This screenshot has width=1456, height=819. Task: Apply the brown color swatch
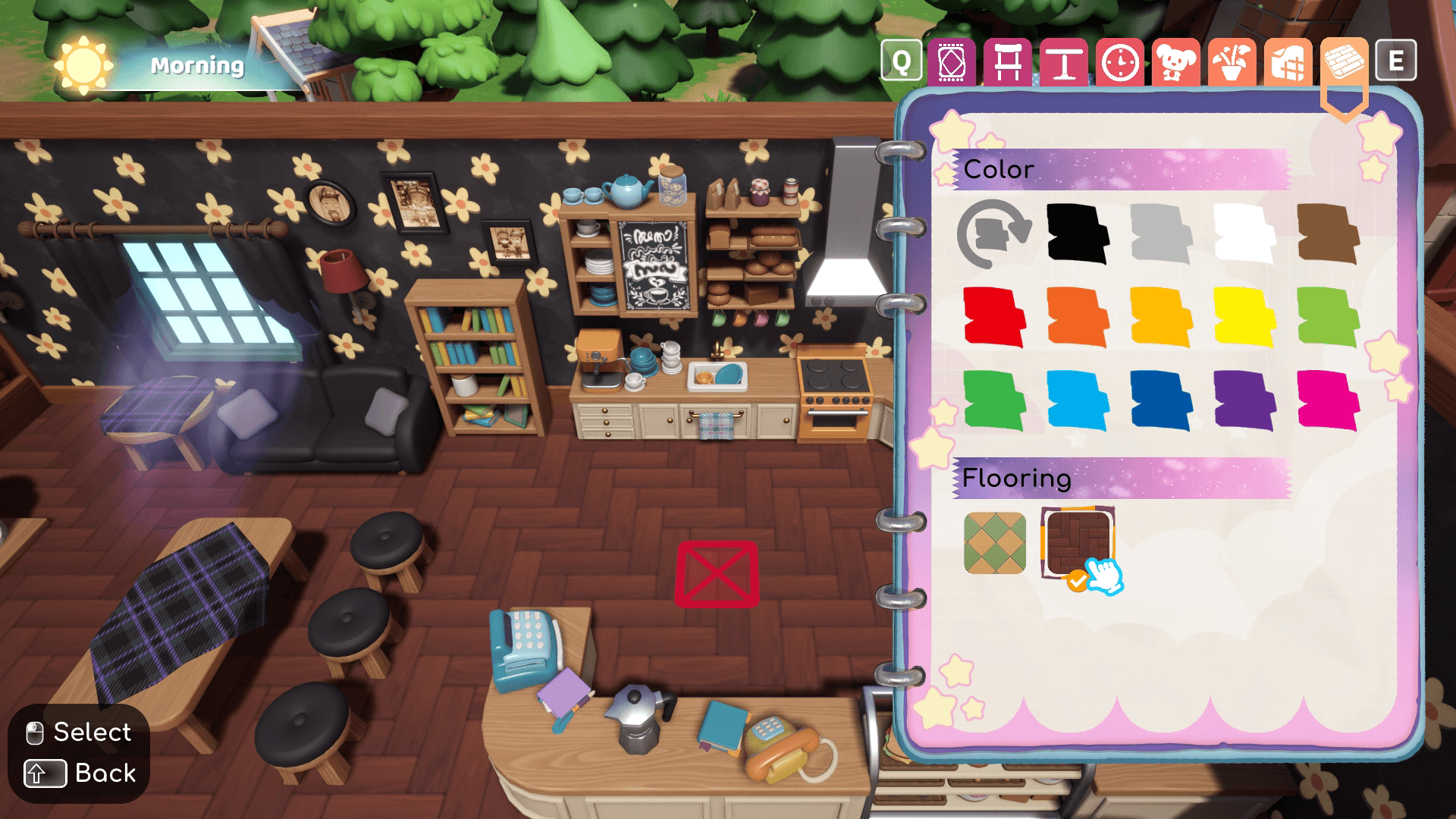[1328, 234]
